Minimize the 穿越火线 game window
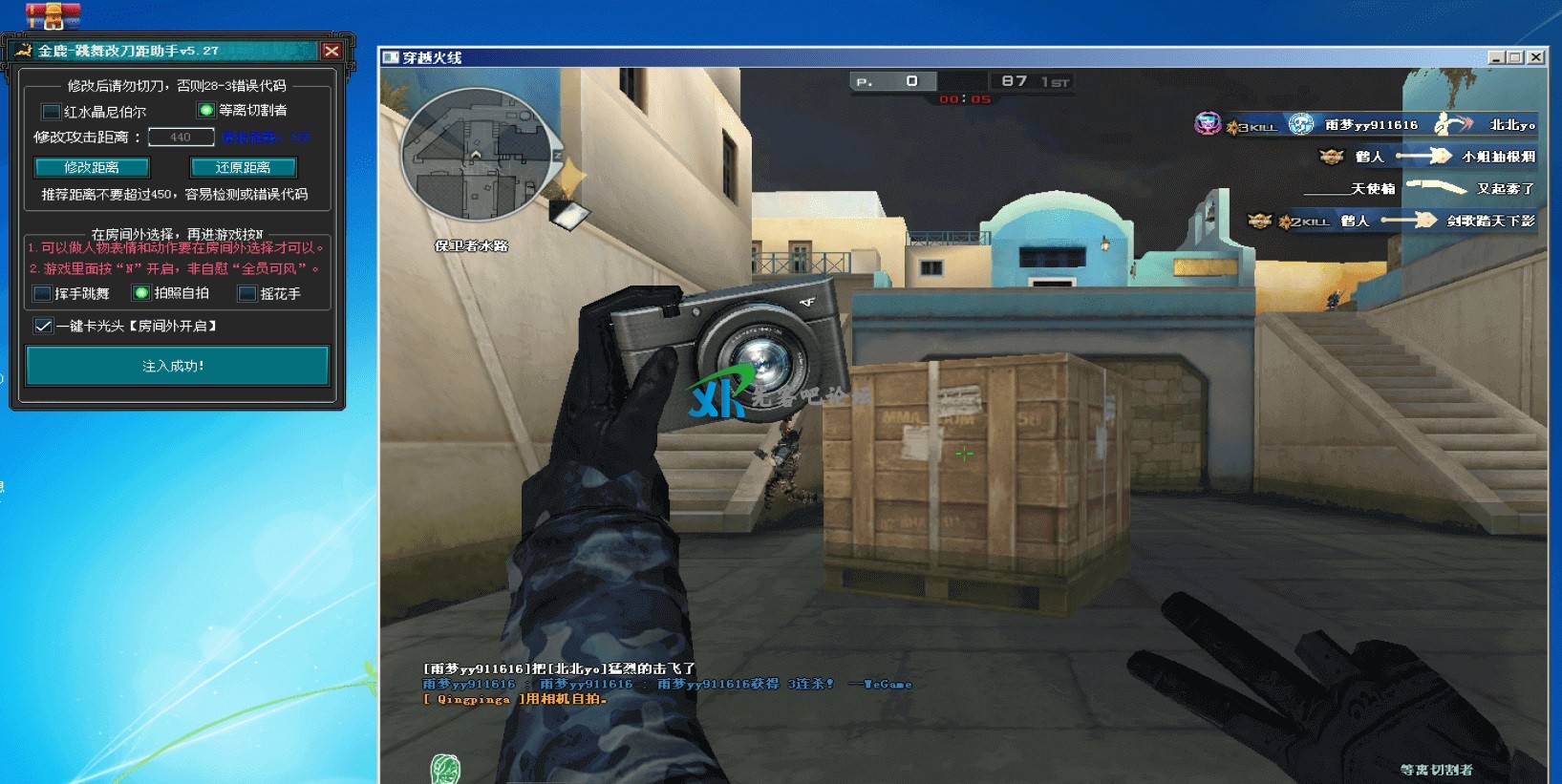This screenshot has height=784, width=1562. [1496, 57]
